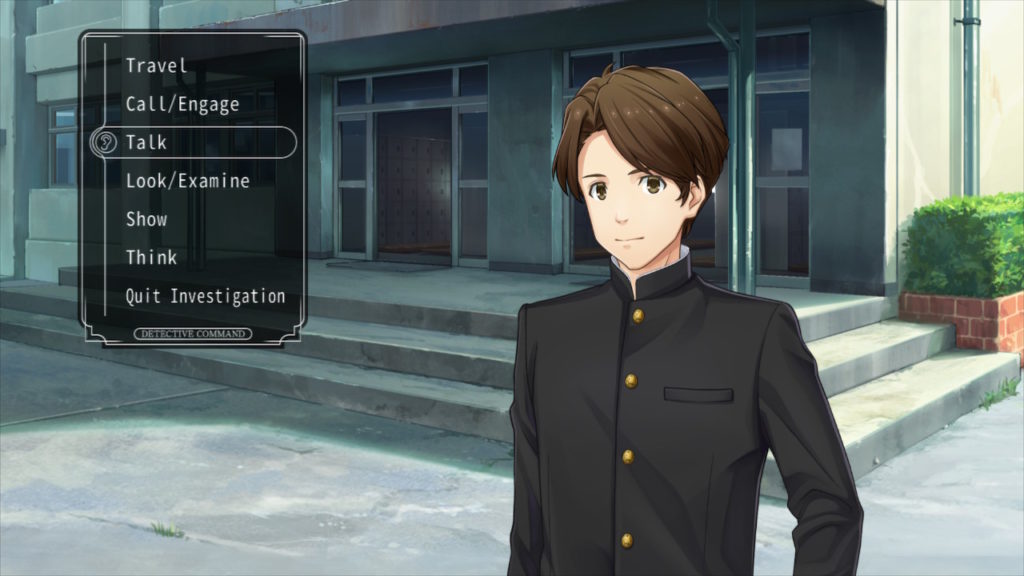Viewport: 1024px width, 576px height.
Task: Choose the Think command
Action: 151,258
